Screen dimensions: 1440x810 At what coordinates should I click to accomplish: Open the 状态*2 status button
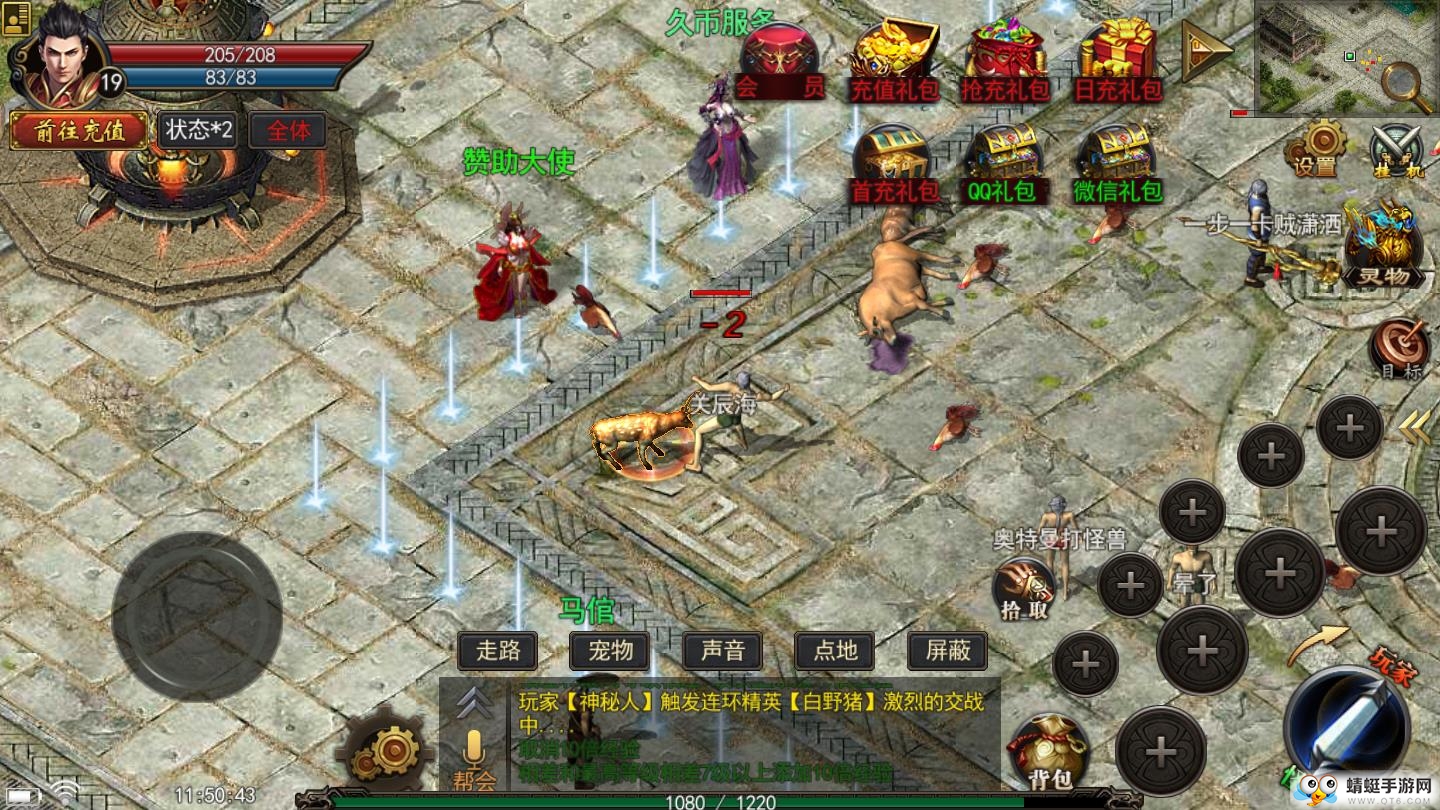pyautogui.click(x=198, y=130)
